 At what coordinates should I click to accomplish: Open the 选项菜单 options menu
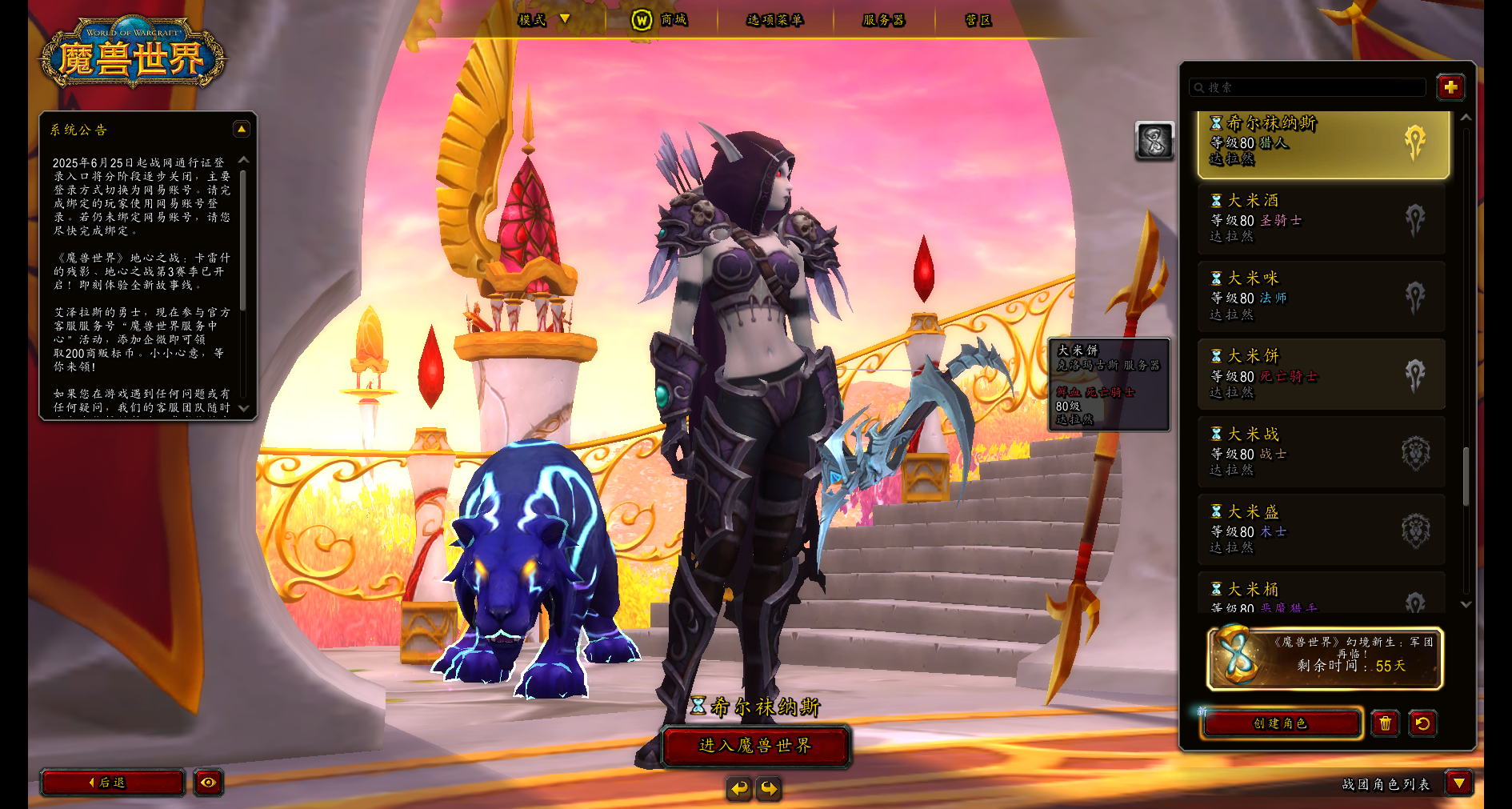pyautogui.click(x=774, y=20)
